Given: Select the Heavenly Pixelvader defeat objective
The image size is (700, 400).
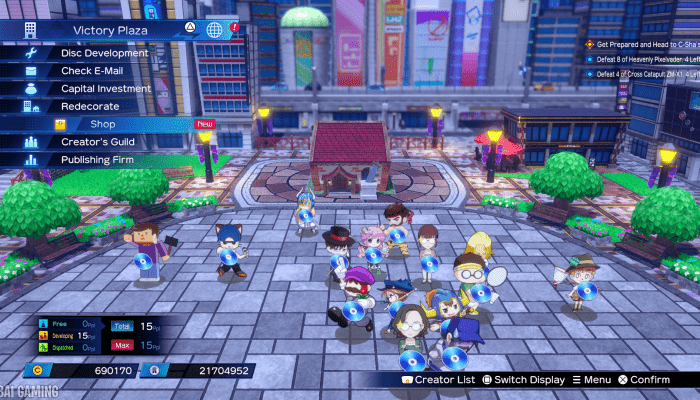Looking at the screenshot, I should pyautogui.click(x=644, y=60).
